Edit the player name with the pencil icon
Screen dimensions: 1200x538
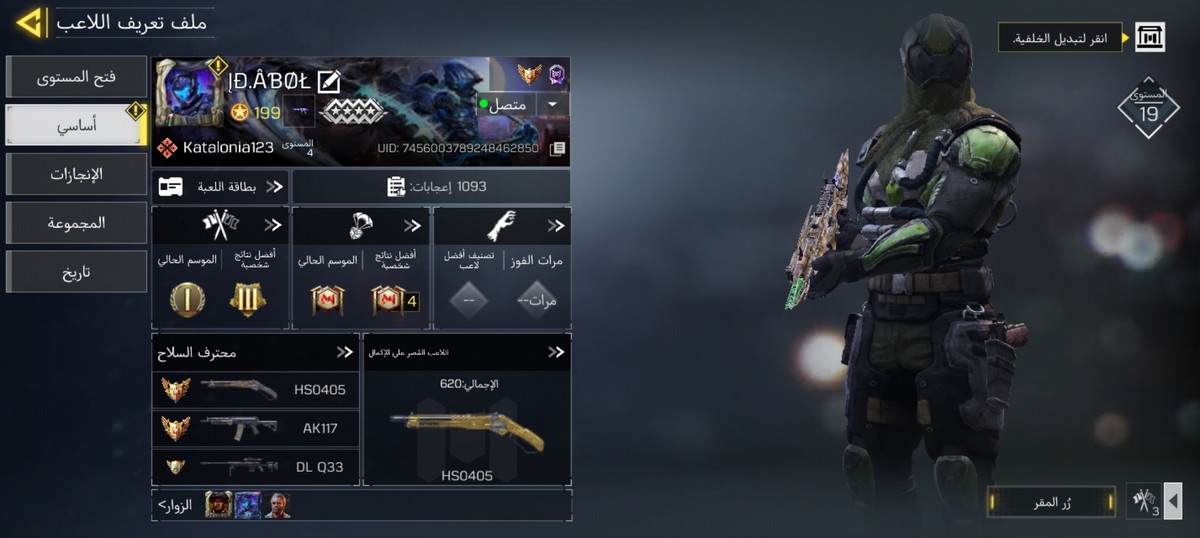pos(329,81)
